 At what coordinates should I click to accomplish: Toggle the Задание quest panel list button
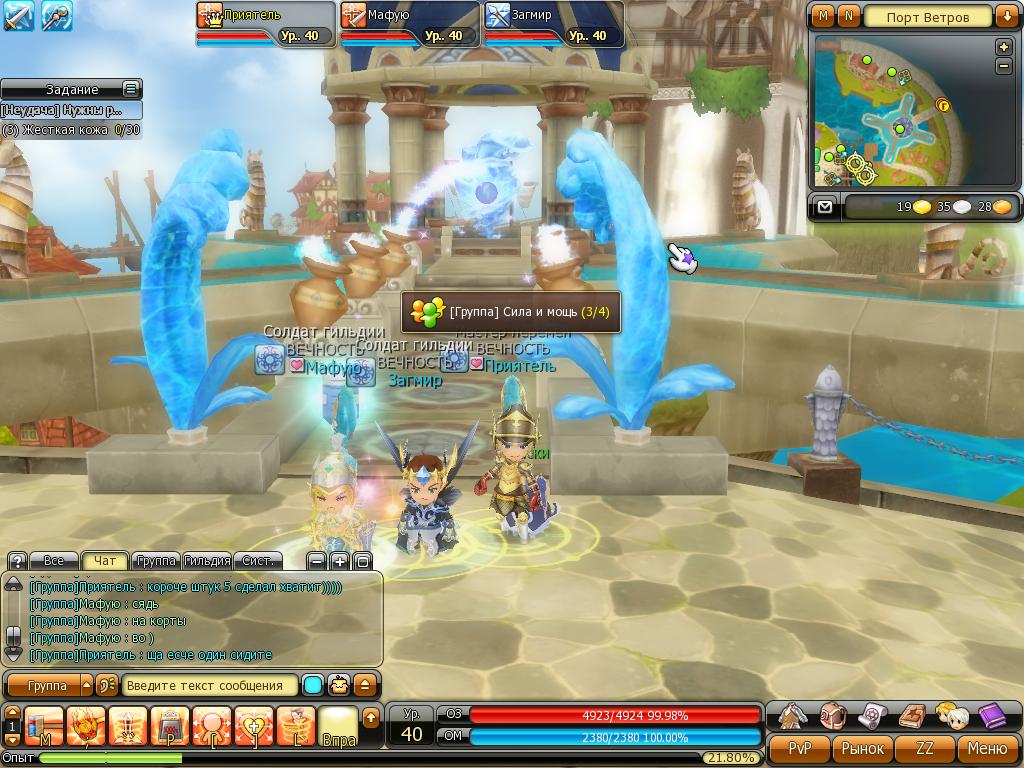[x=131, y=89]
